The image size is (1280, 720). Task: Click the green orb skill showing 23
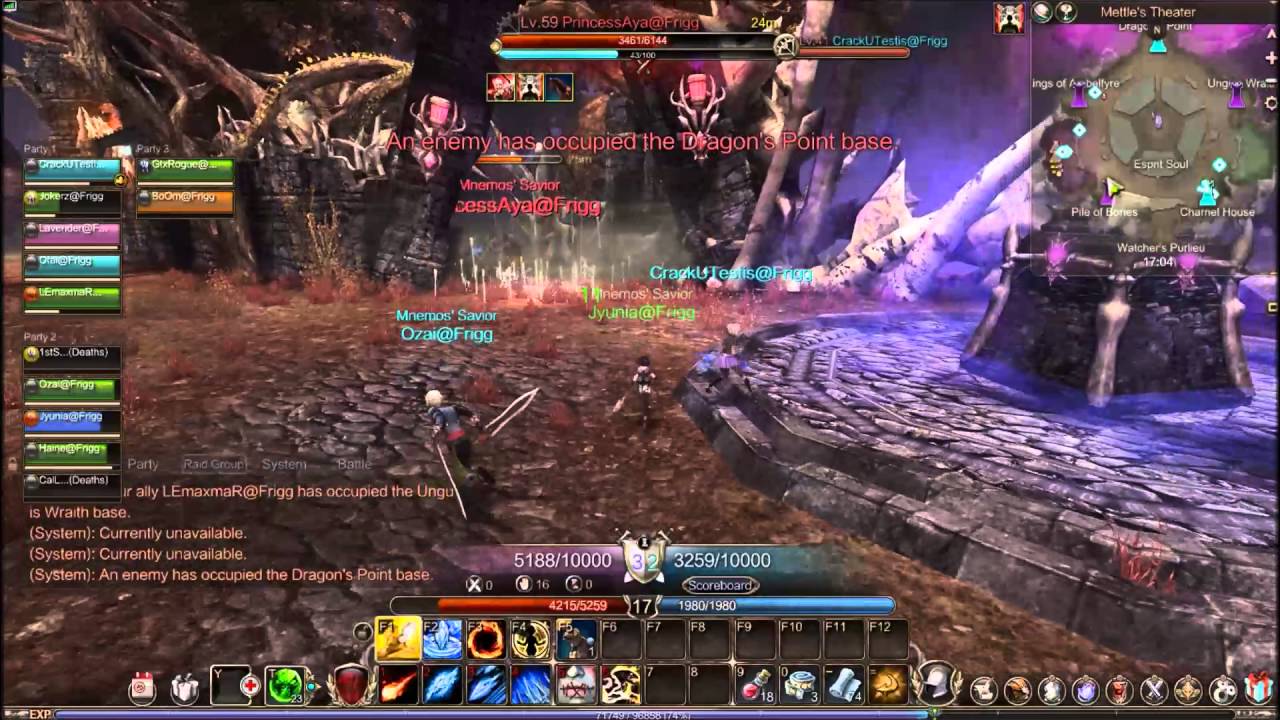click(284, 686)
